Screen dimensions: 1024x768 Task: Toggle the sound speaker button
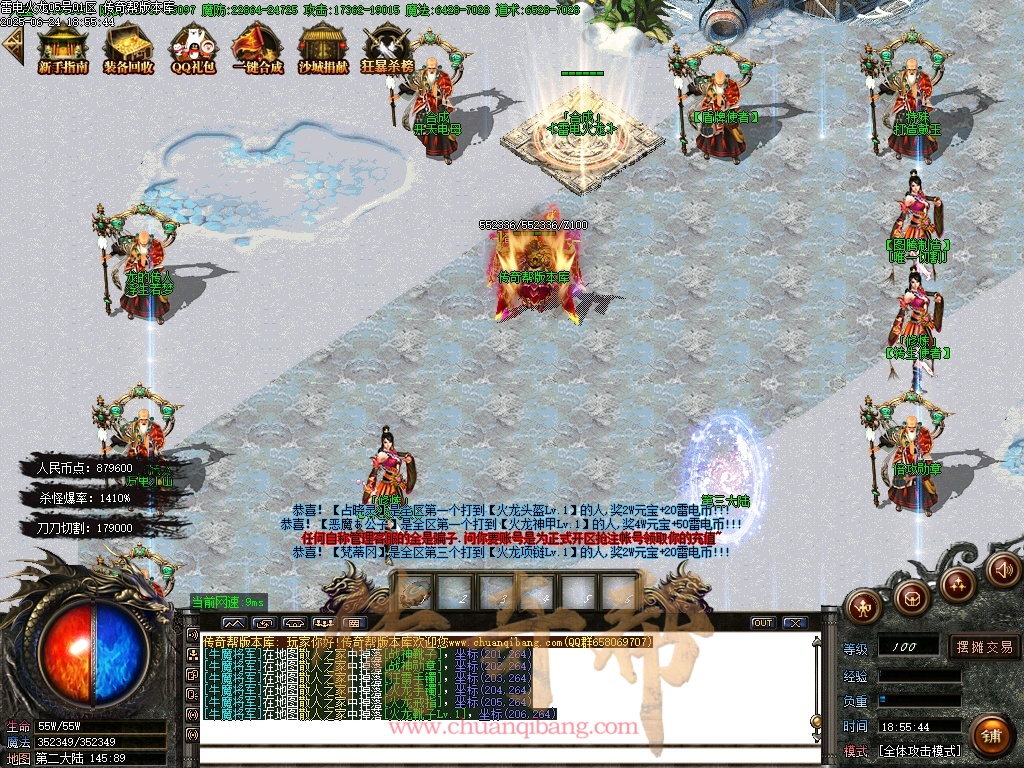[x=1003, y=570]
